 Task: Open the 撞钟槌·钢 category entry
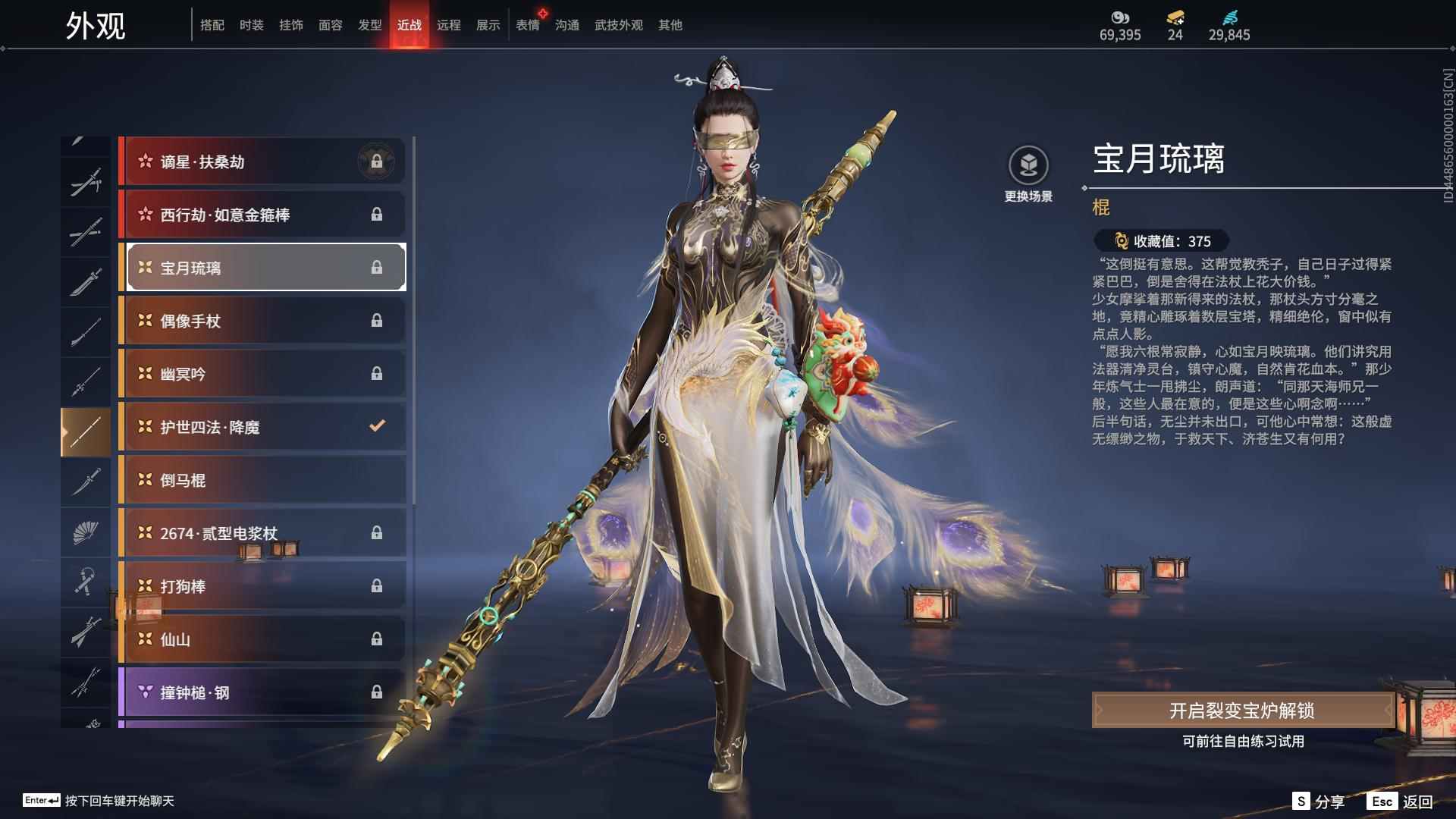point(262,692)
